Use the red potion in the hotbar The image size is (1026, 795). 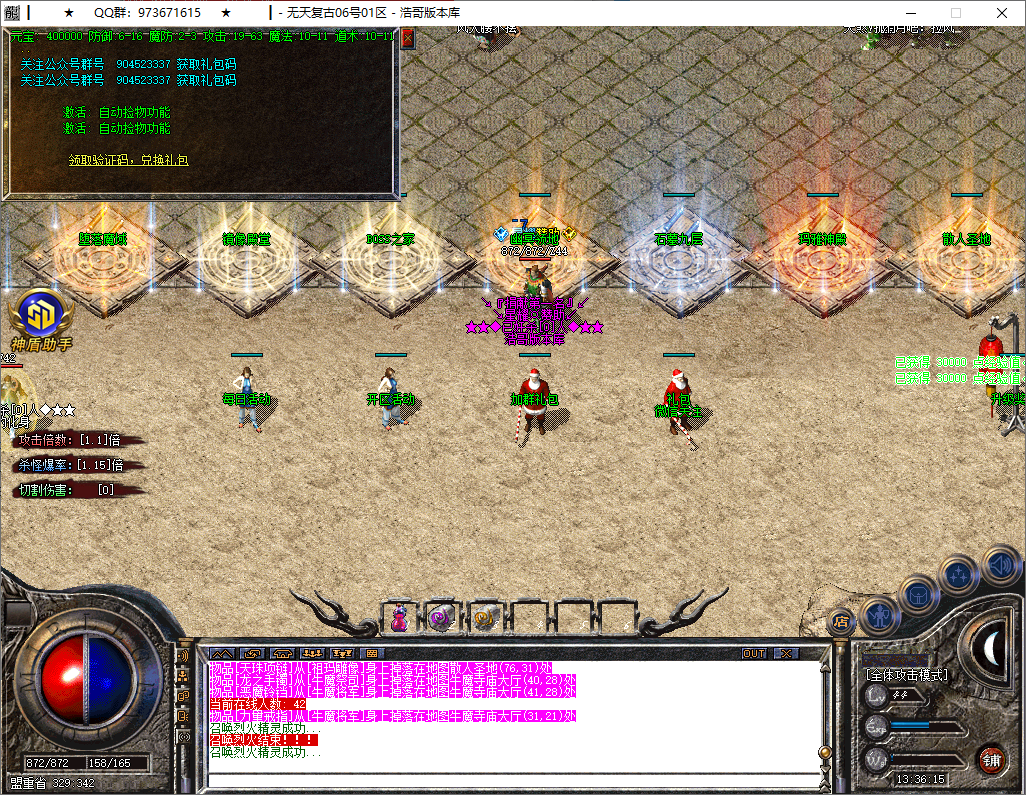point(399,619)
